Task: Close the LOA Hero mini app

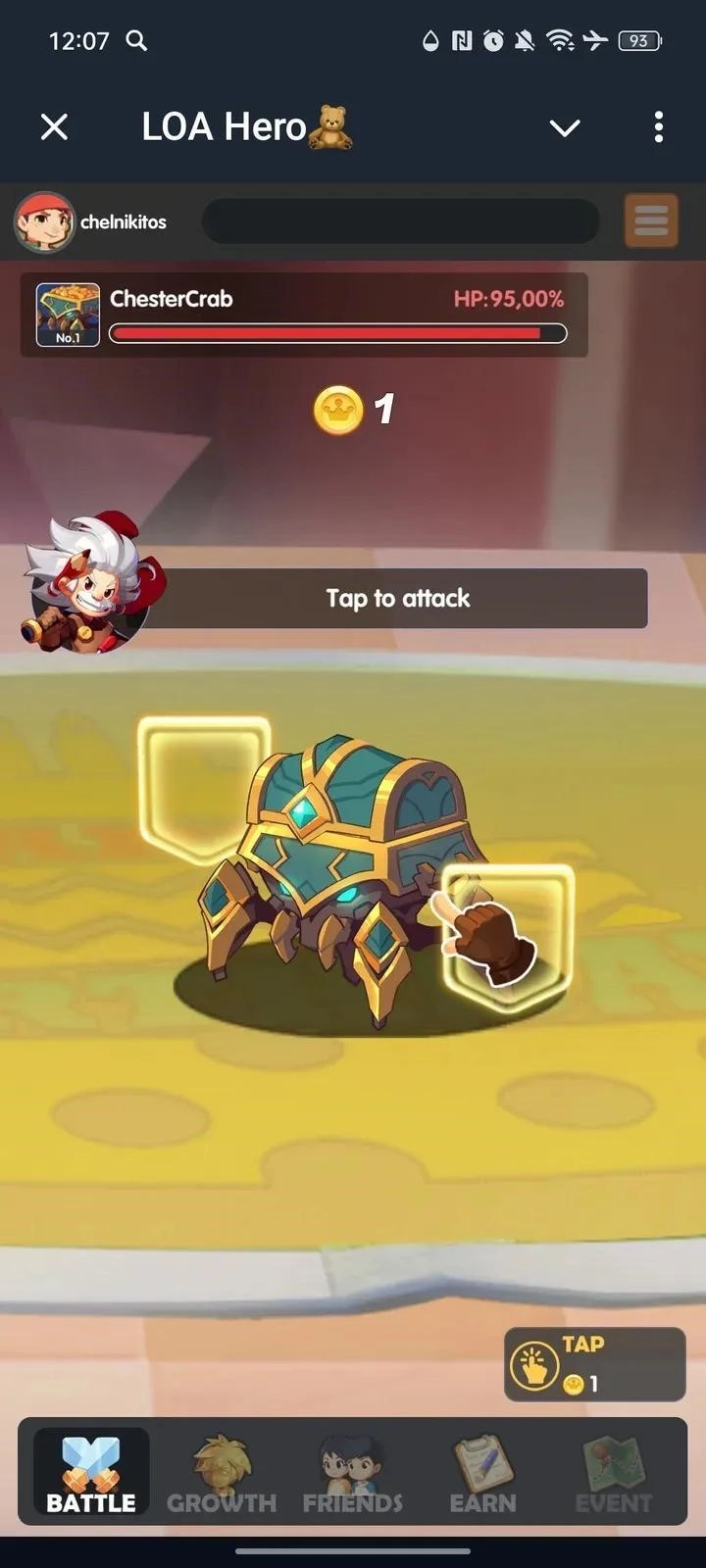Action: (55, 126)
